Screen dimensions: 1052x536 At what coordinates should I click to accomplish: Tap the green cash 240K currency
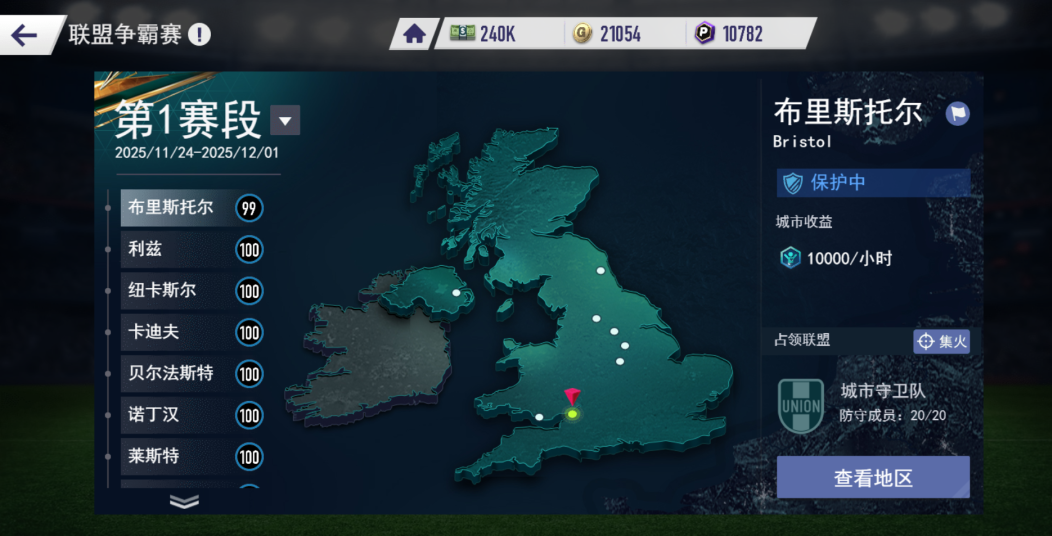pyautogui.click(x=484, y=34)
